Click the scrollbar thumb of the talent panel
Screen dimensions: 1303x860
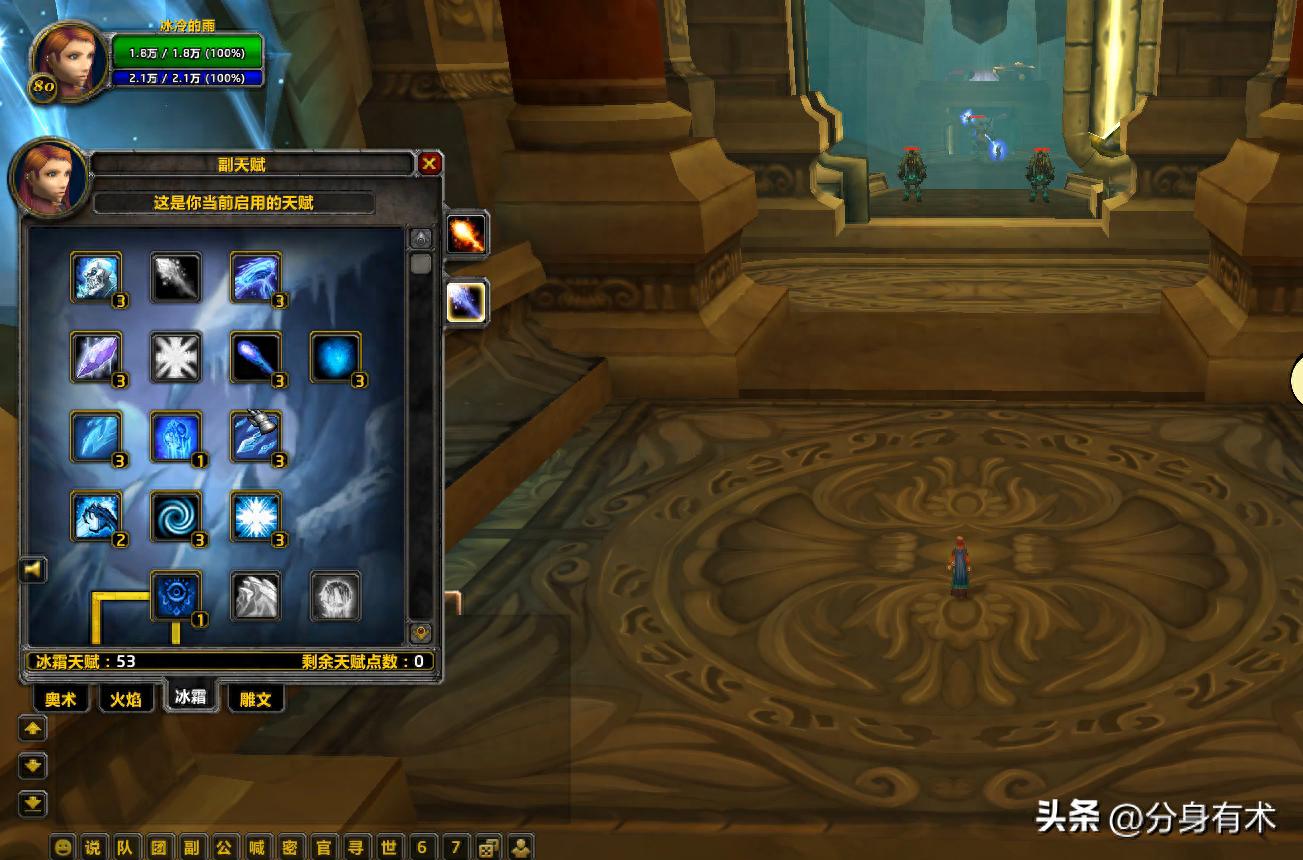click(x=420, y=264)
